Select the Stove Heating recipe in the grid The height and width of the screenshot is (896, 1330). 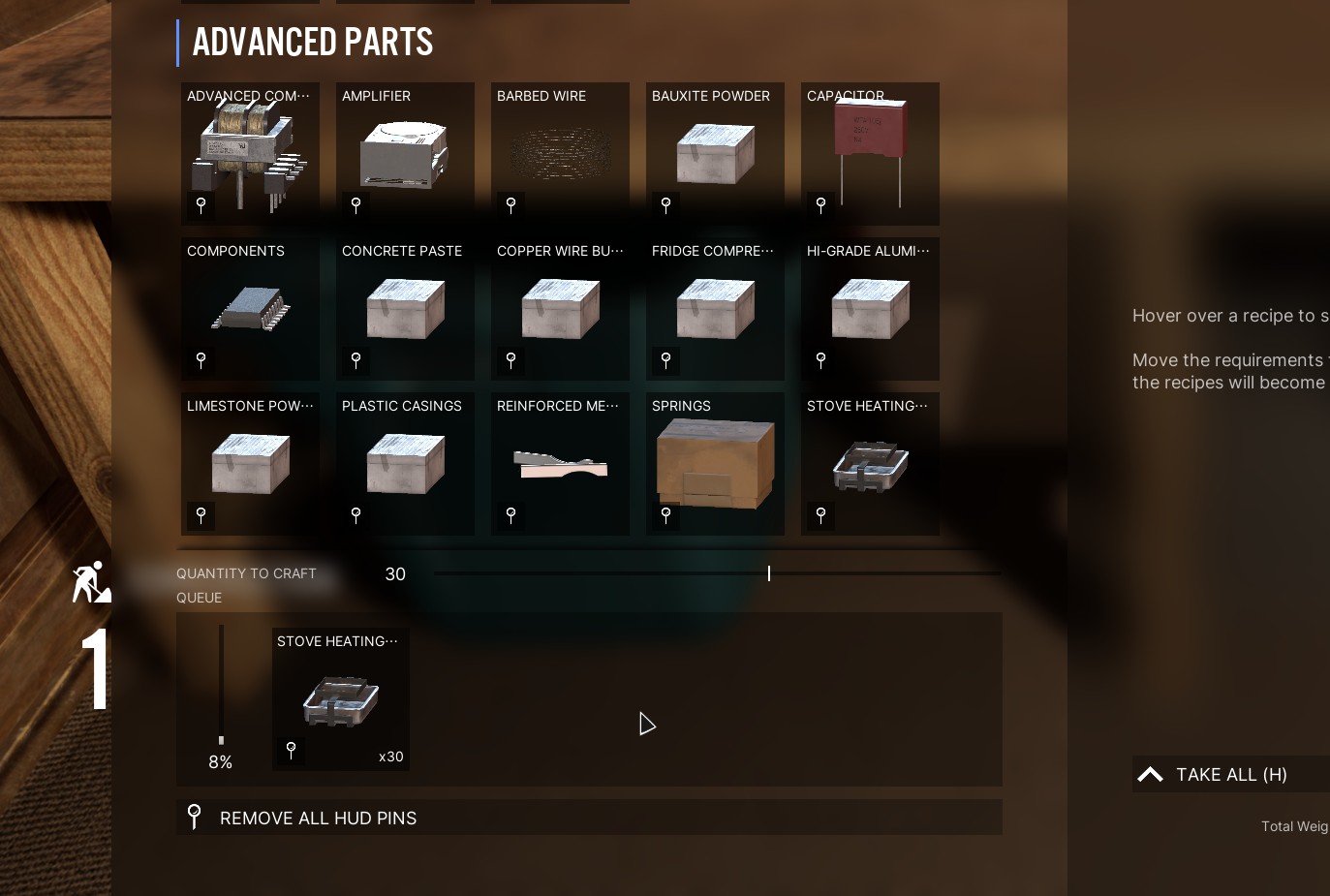(870, 464)
